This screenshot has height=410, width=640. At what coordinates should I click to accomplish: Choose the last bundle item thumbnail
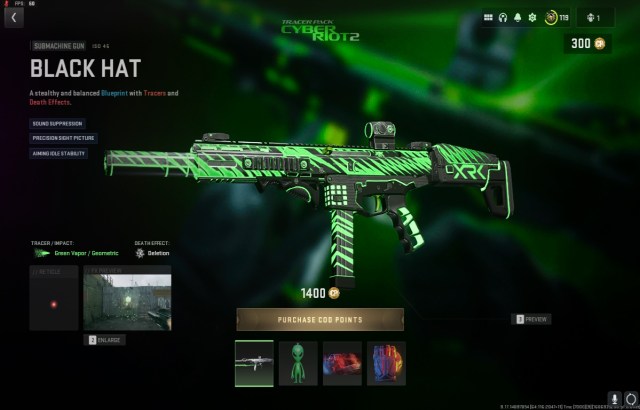pos(387,363)
